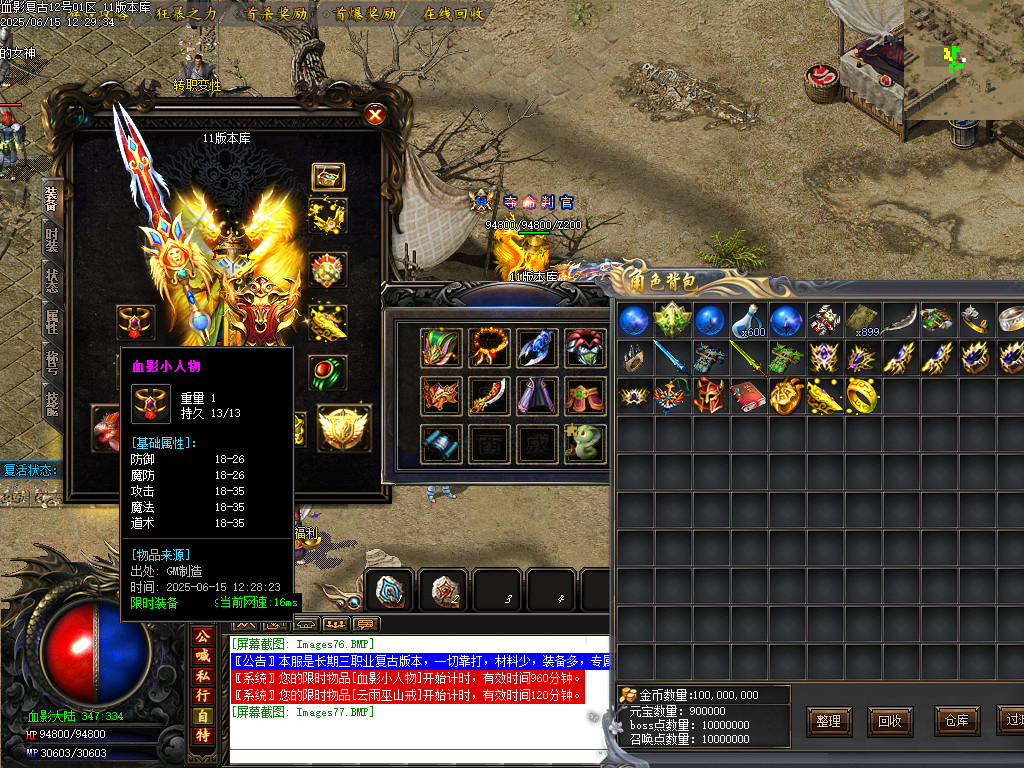
Task: Toggle the 喊 shout chat channel
Action: click(x=203, y=656)
